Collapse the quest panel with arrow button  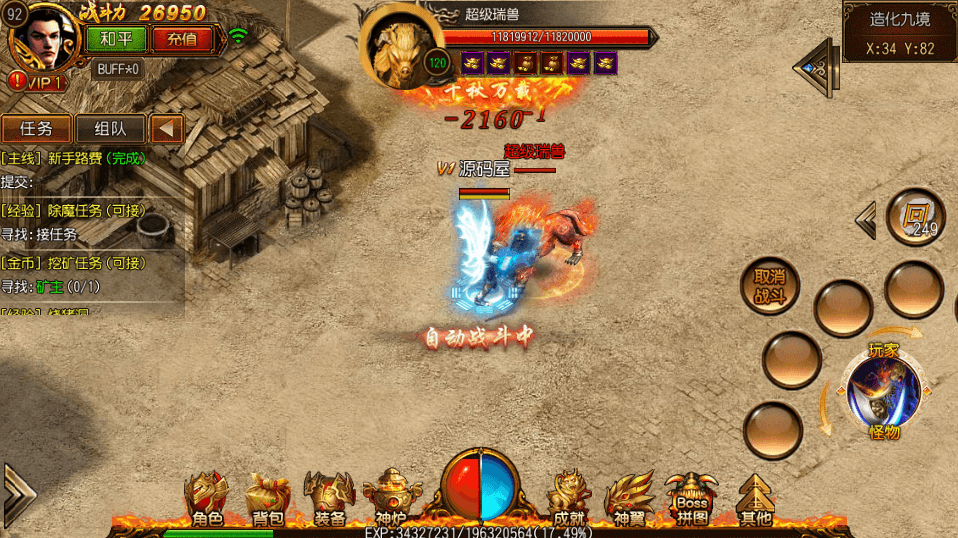tap(168, 129)
